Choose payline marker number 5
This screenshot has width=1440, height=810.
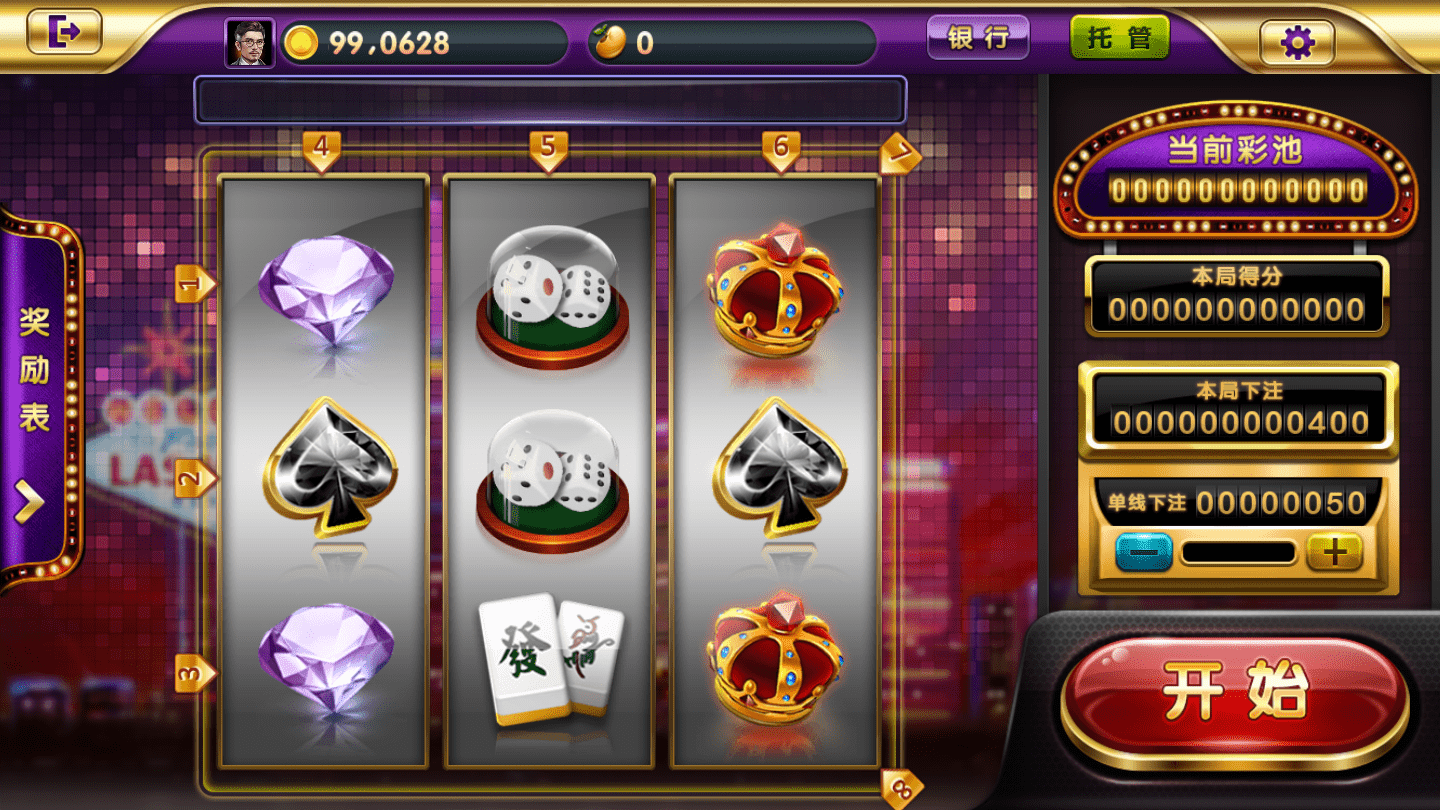(x=548, y=149)
